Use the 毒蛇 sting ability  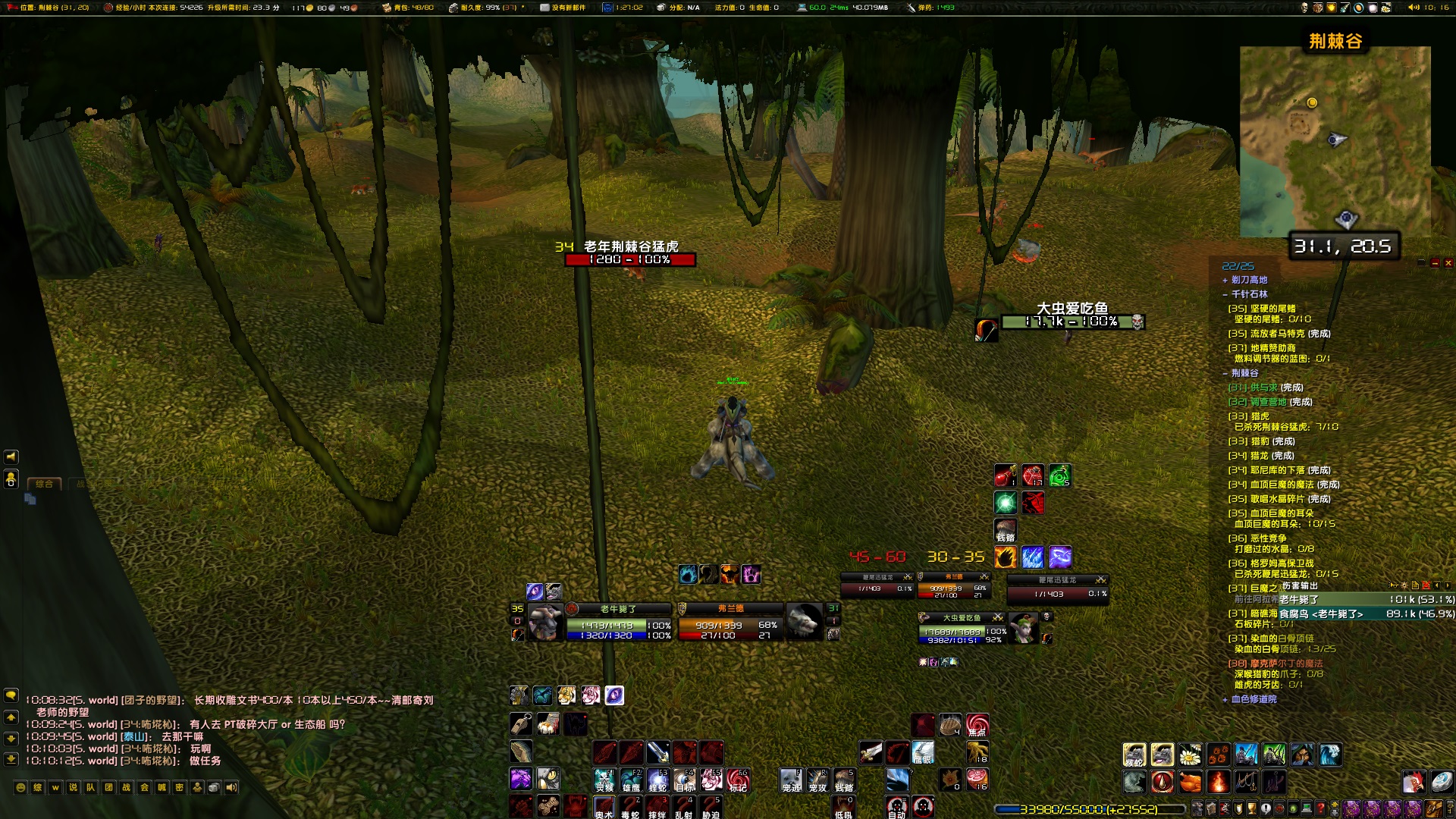click(x=630, y=806)
